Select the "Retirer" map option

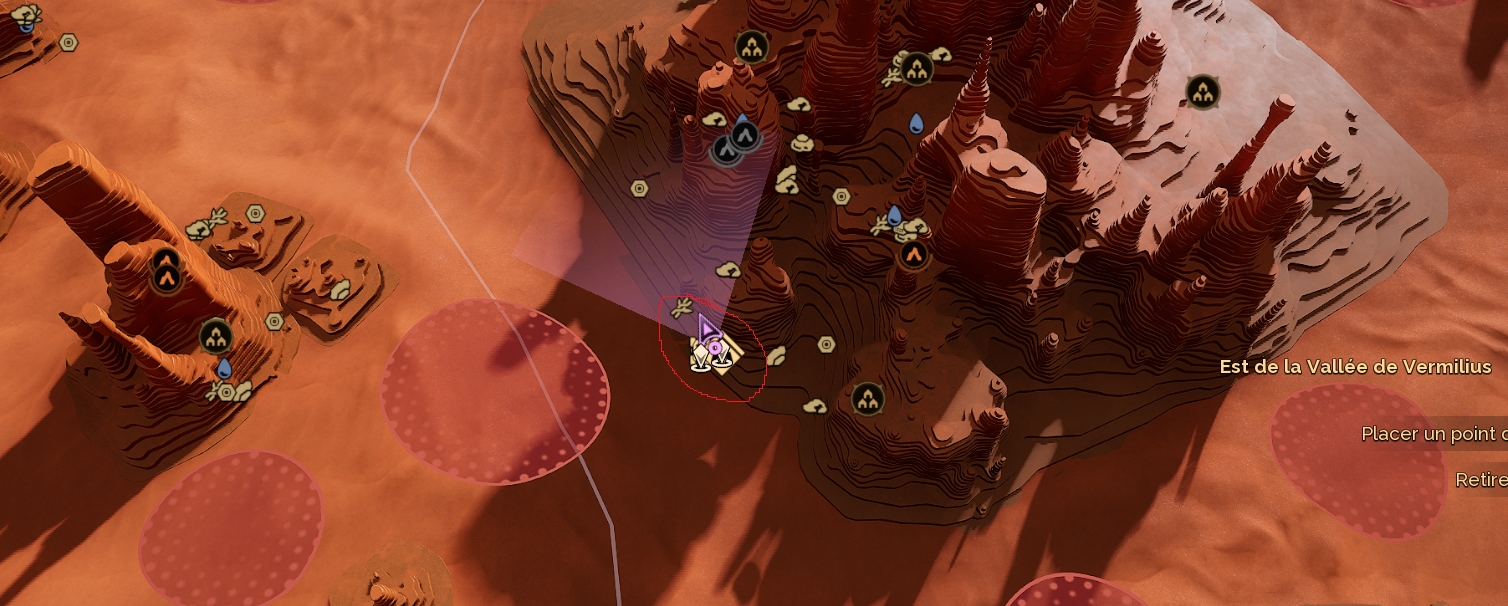(x=1480, y=480)
